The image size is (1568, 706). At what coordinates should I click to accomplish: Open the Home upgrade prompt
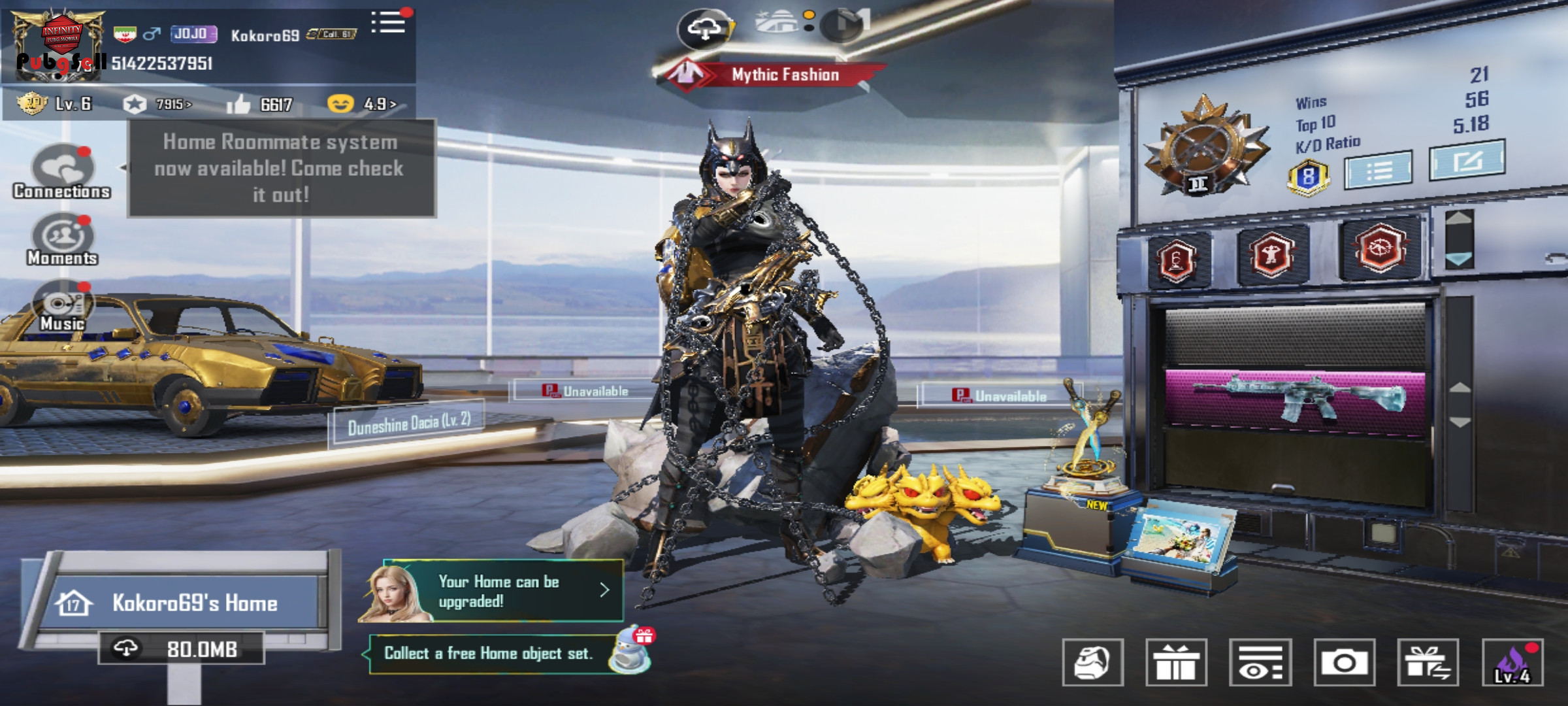click(x=497, y=592)
